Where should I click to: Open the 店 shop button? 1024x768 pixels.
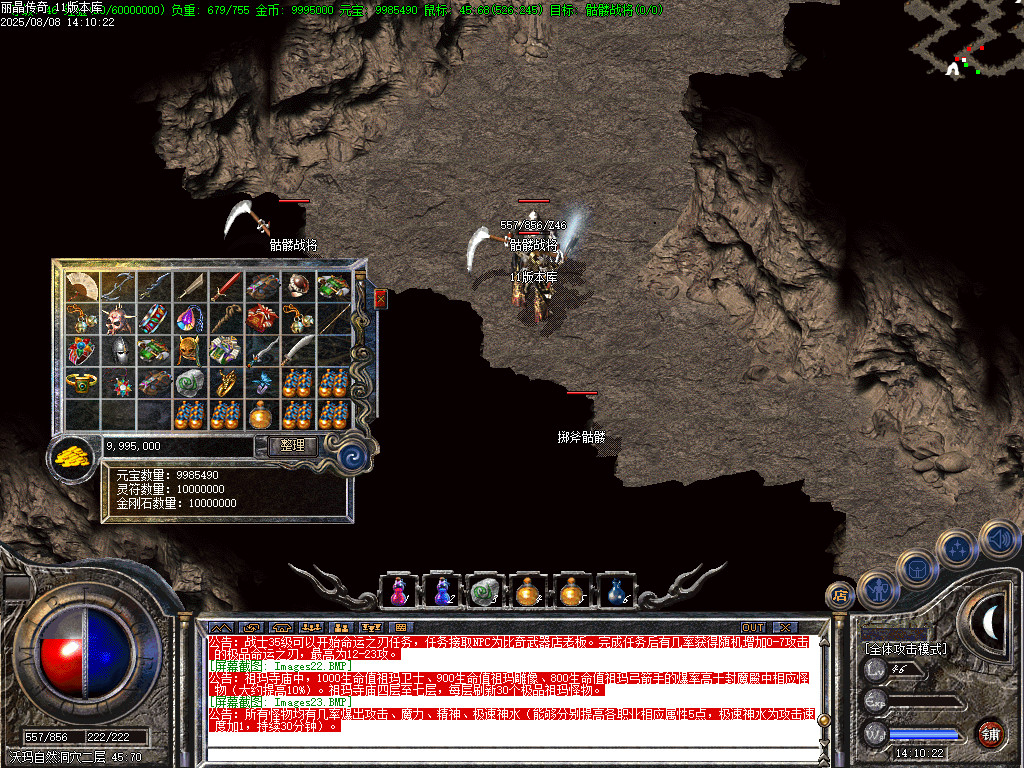pyautogui.click(x=839, y=595)
